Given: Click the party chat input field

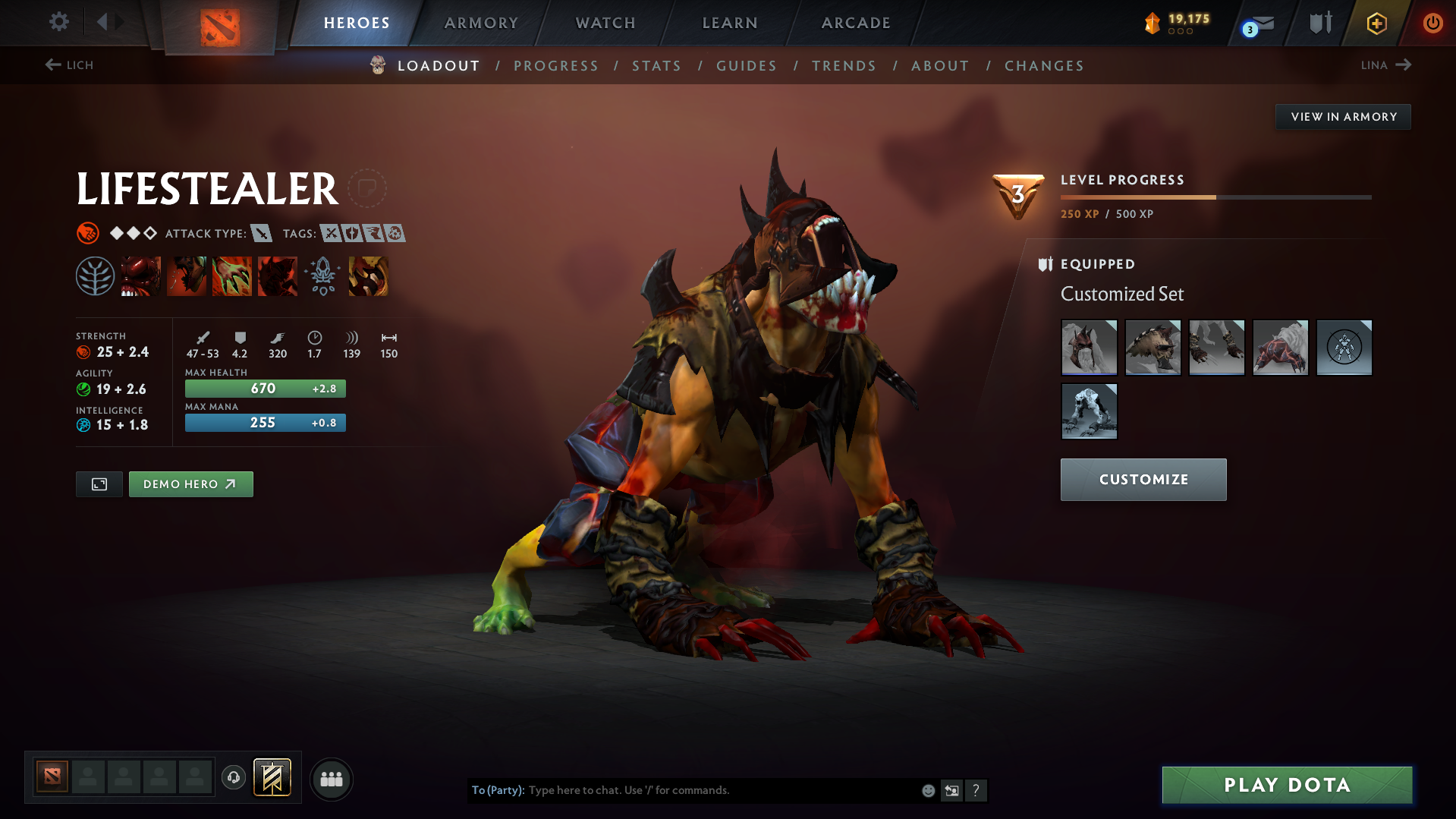Looking at the screenshot, I should pyautogui.click(x=721, y=790).
